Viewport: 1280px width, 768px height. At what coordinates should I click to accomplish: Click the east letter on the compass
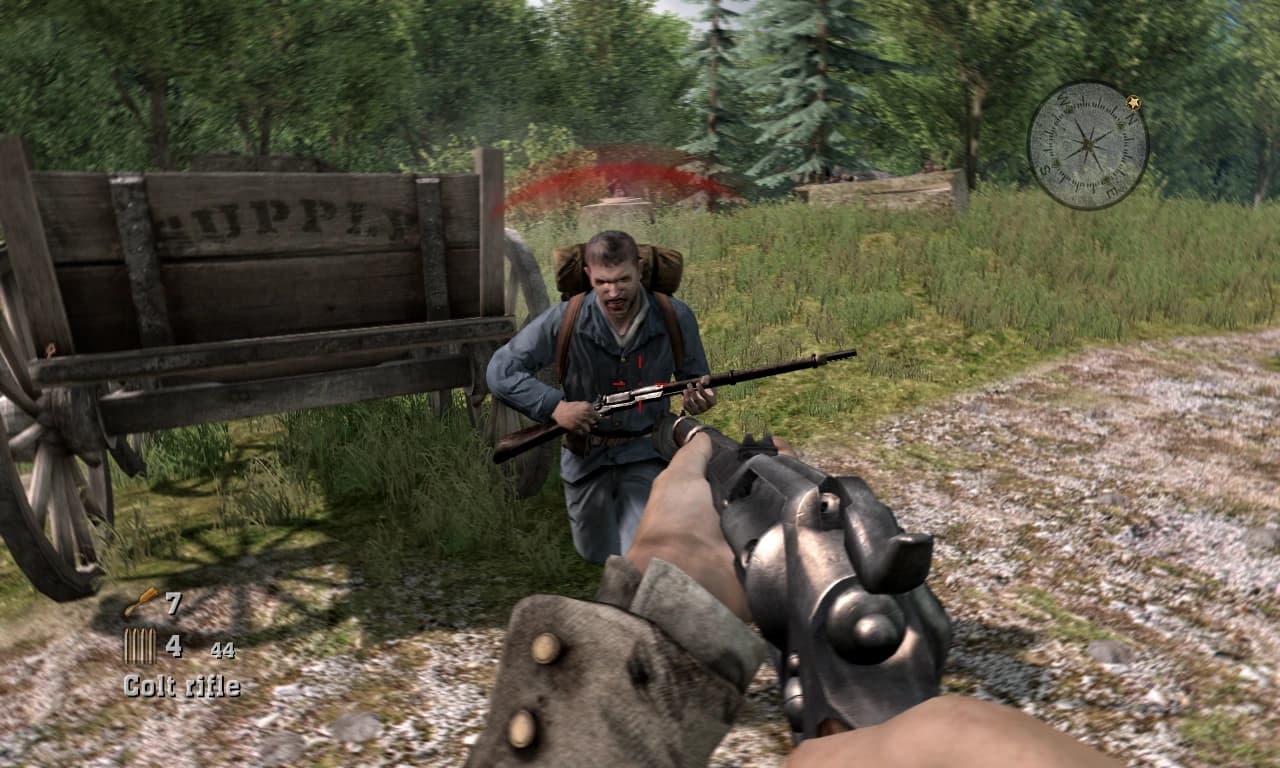tap(1110, 190)
